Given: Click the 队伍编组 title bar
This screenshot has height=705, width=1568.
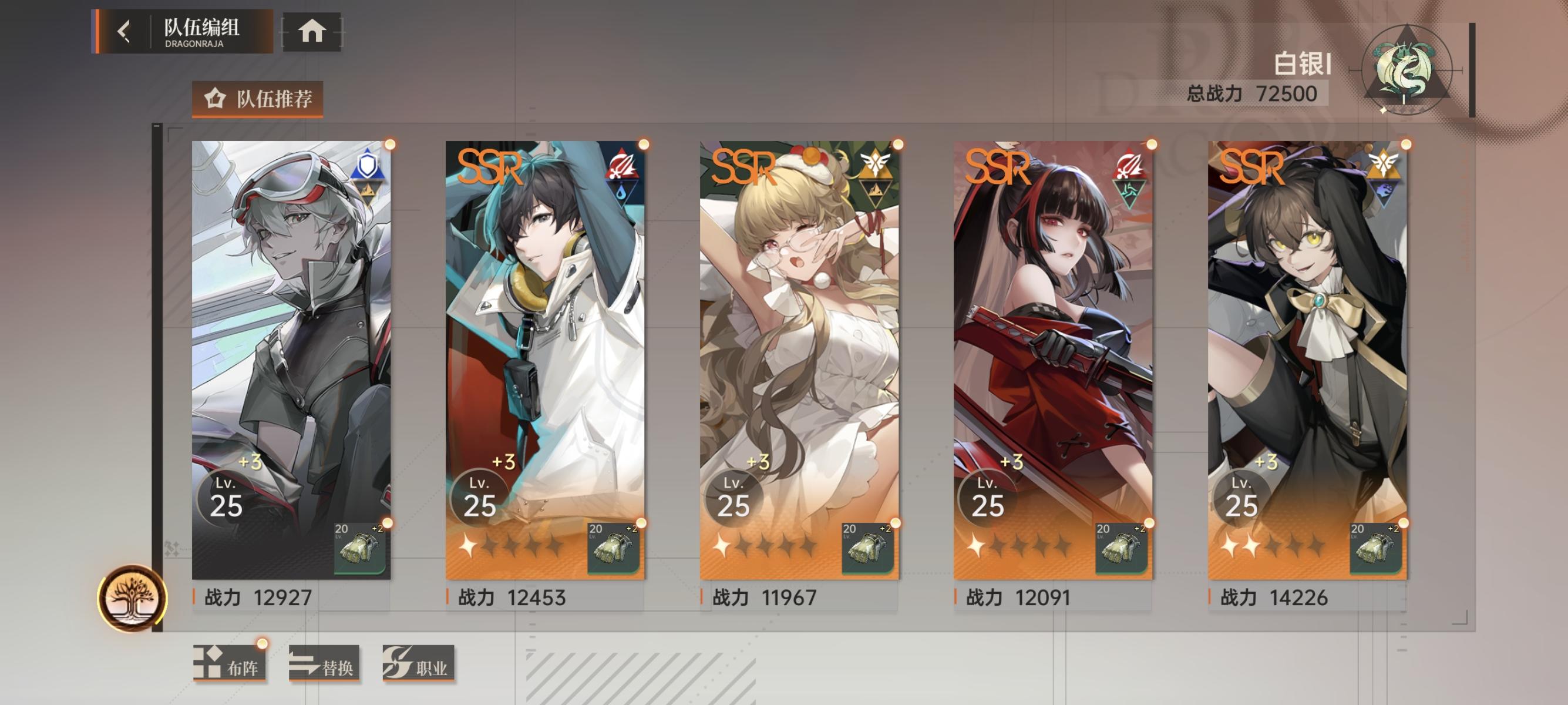Looking at the screenshot, I should [201, 27].
